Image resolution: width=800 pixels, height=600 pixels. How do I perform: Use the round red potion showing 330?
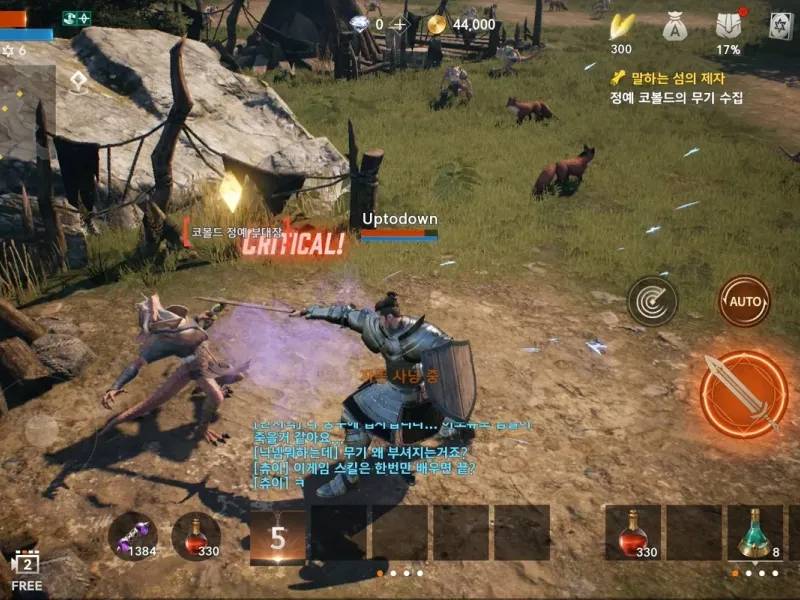click(x=195, y=535)
